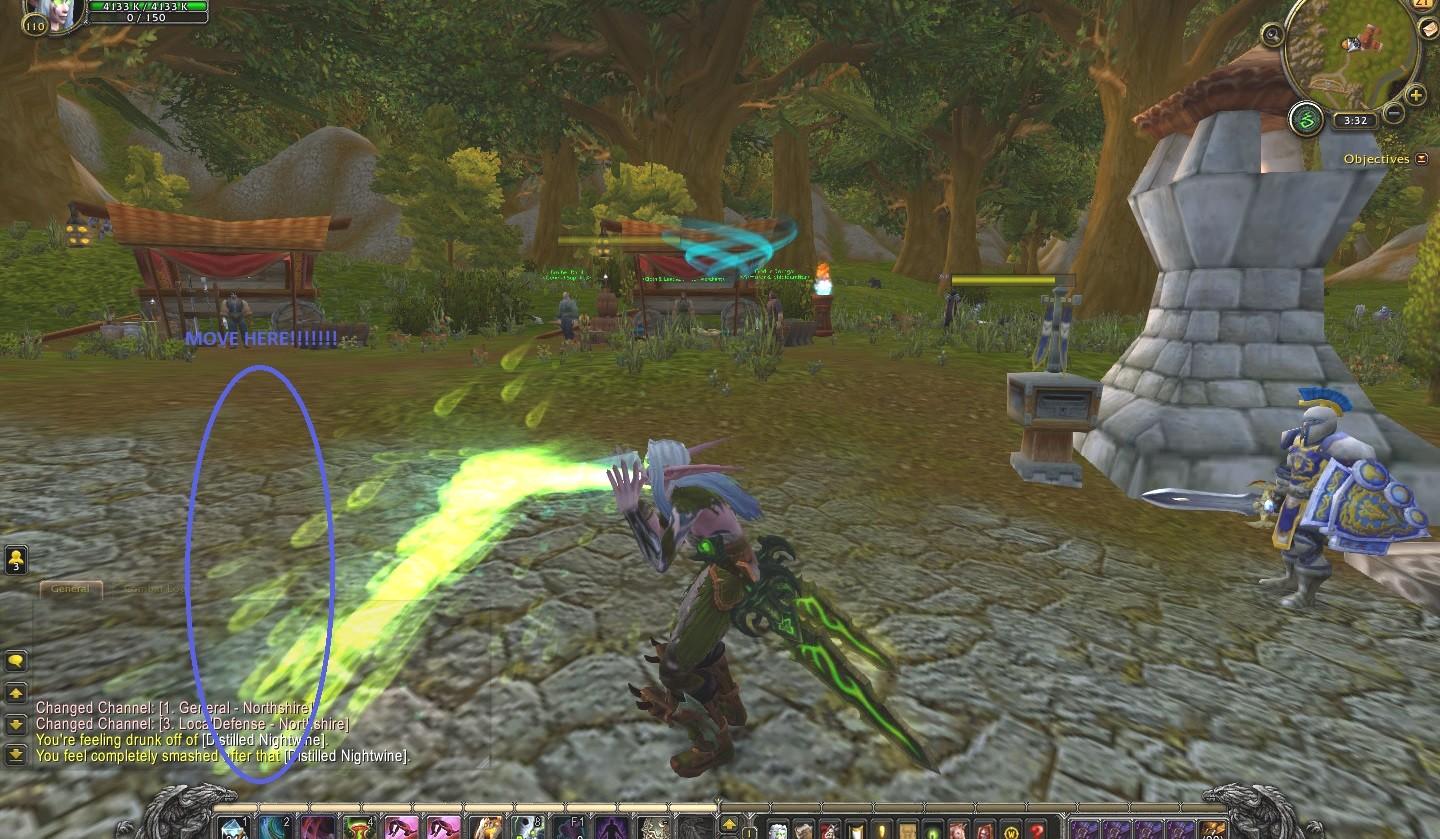Open the chat speech bubble menu
The width and height of the screenshot is (1440, 839).
16,661
